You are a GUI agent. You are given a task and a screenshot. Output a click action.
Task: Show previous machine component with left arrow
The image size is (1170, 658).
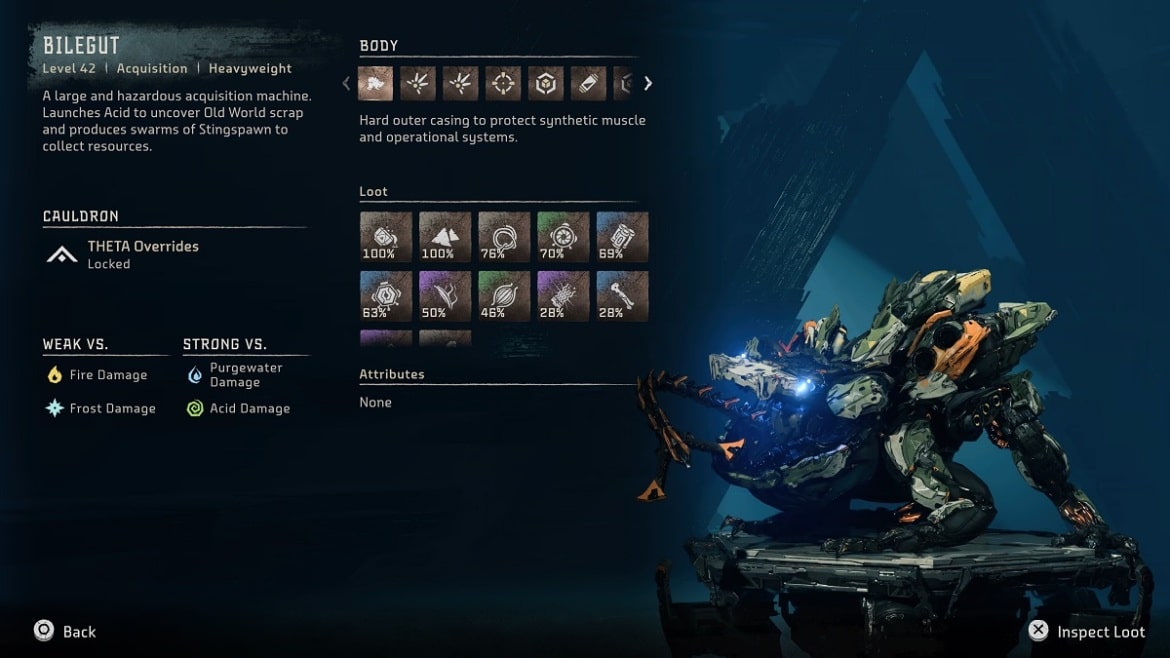click(x=347, y=84)
